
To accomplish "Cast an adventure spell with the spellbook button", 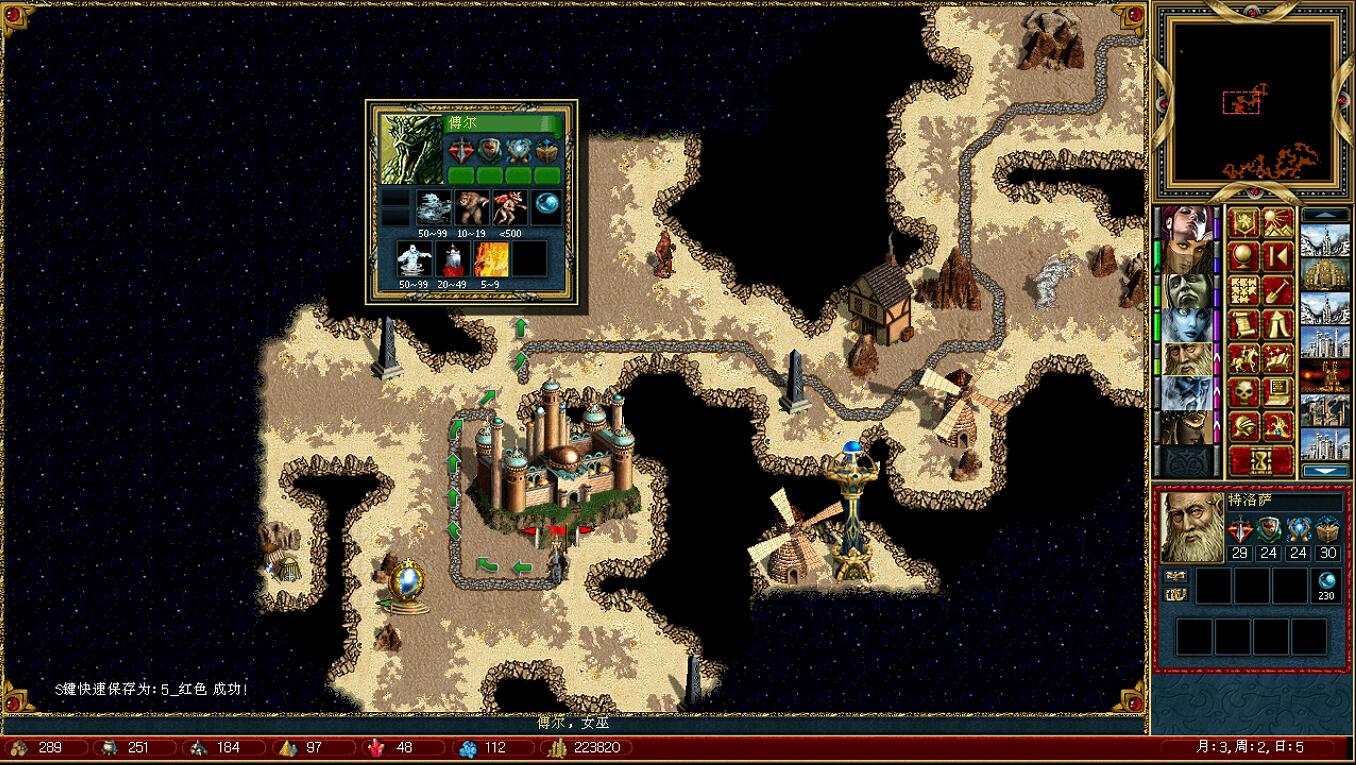I will (x=1278, y=359).
